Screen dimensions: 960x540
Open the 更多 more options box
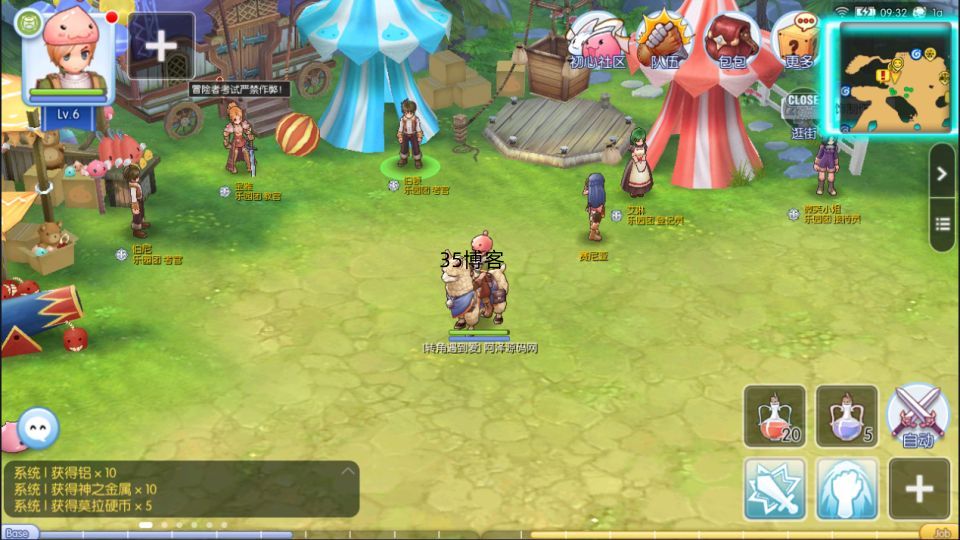pos(798,42)
